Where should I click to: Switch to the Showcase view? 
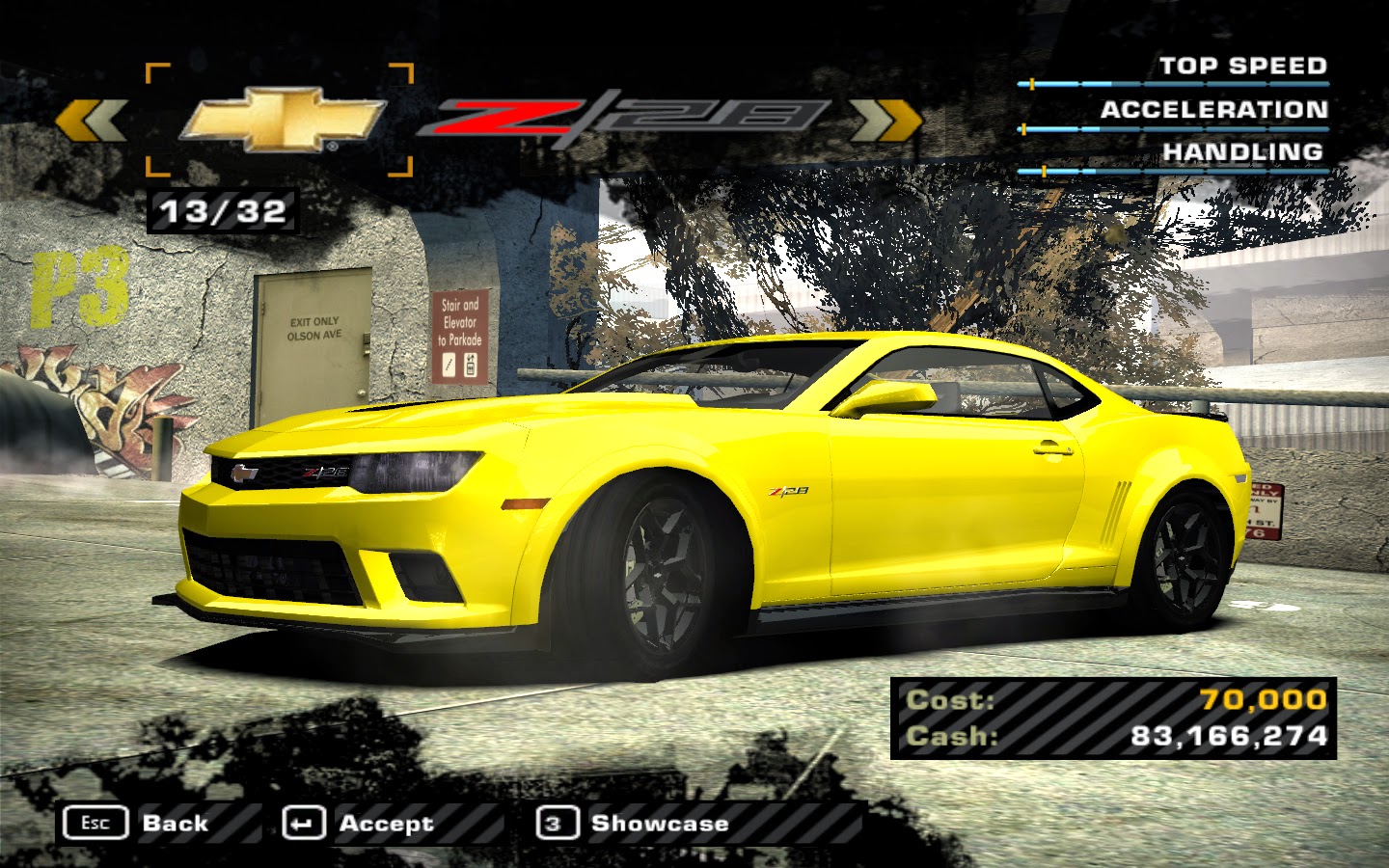[x=659, y=823]
